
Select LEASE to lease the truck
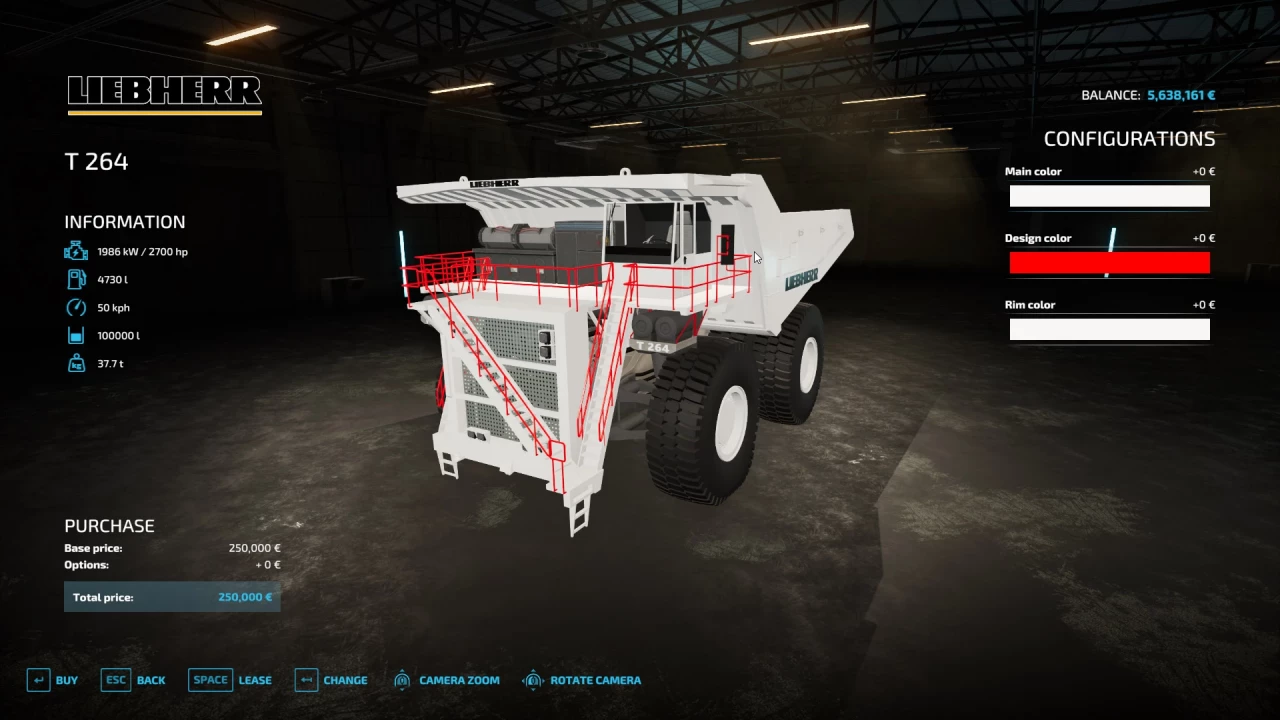255,679
